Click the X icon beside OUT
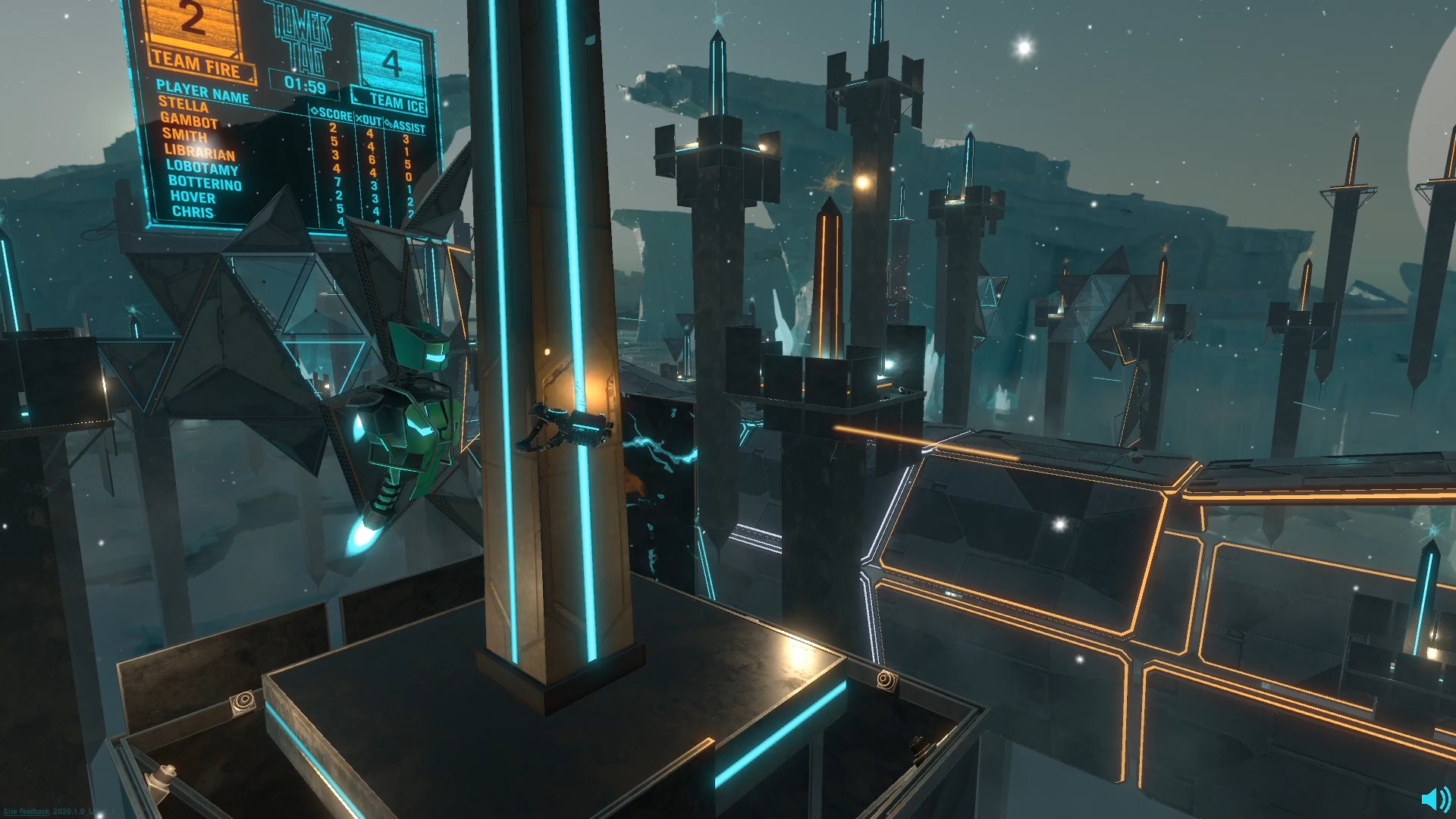1456x819 pixels. pos(360,119)
